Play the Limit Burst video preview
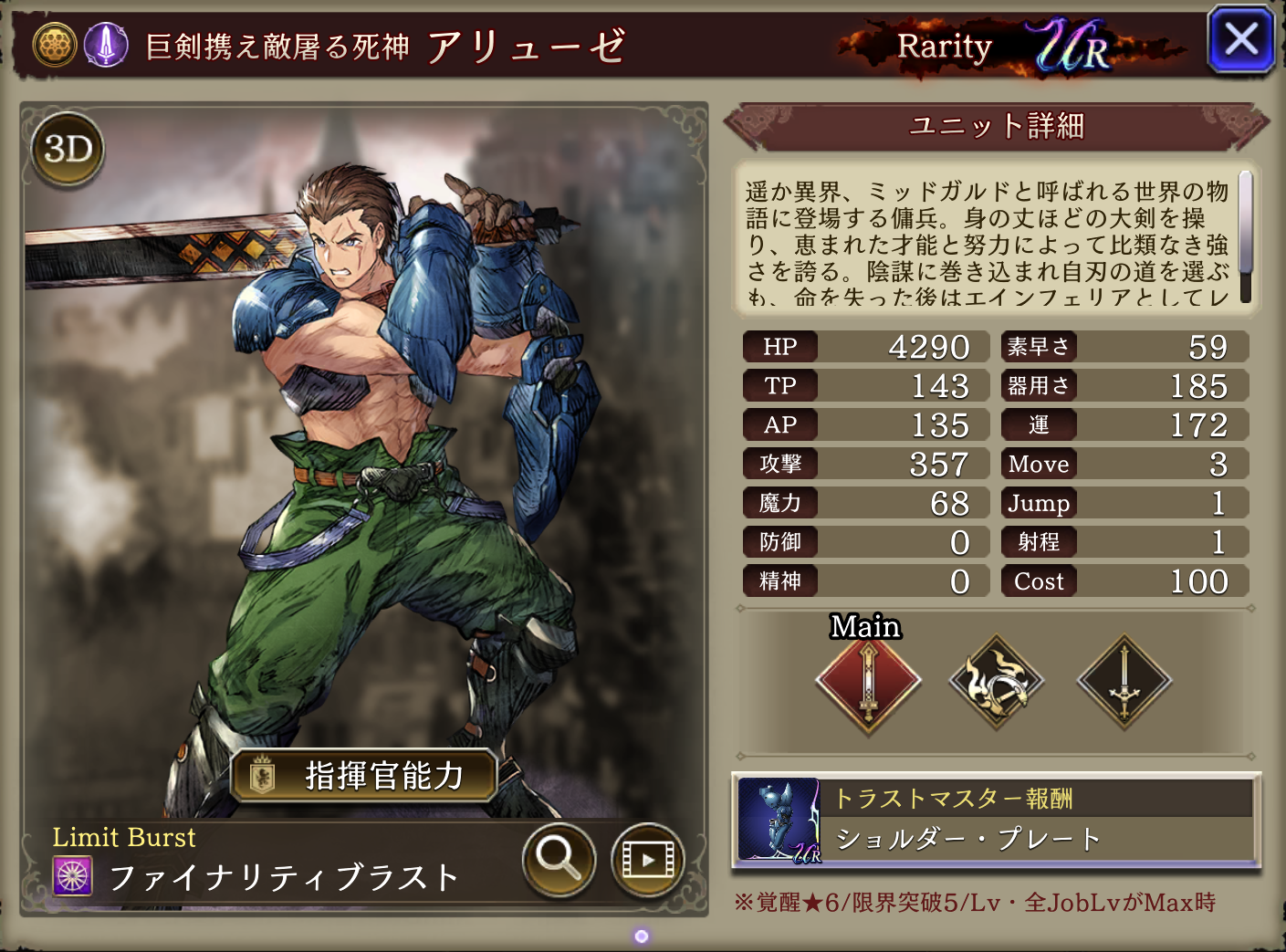1286x952 pixels. click(647, 859)
